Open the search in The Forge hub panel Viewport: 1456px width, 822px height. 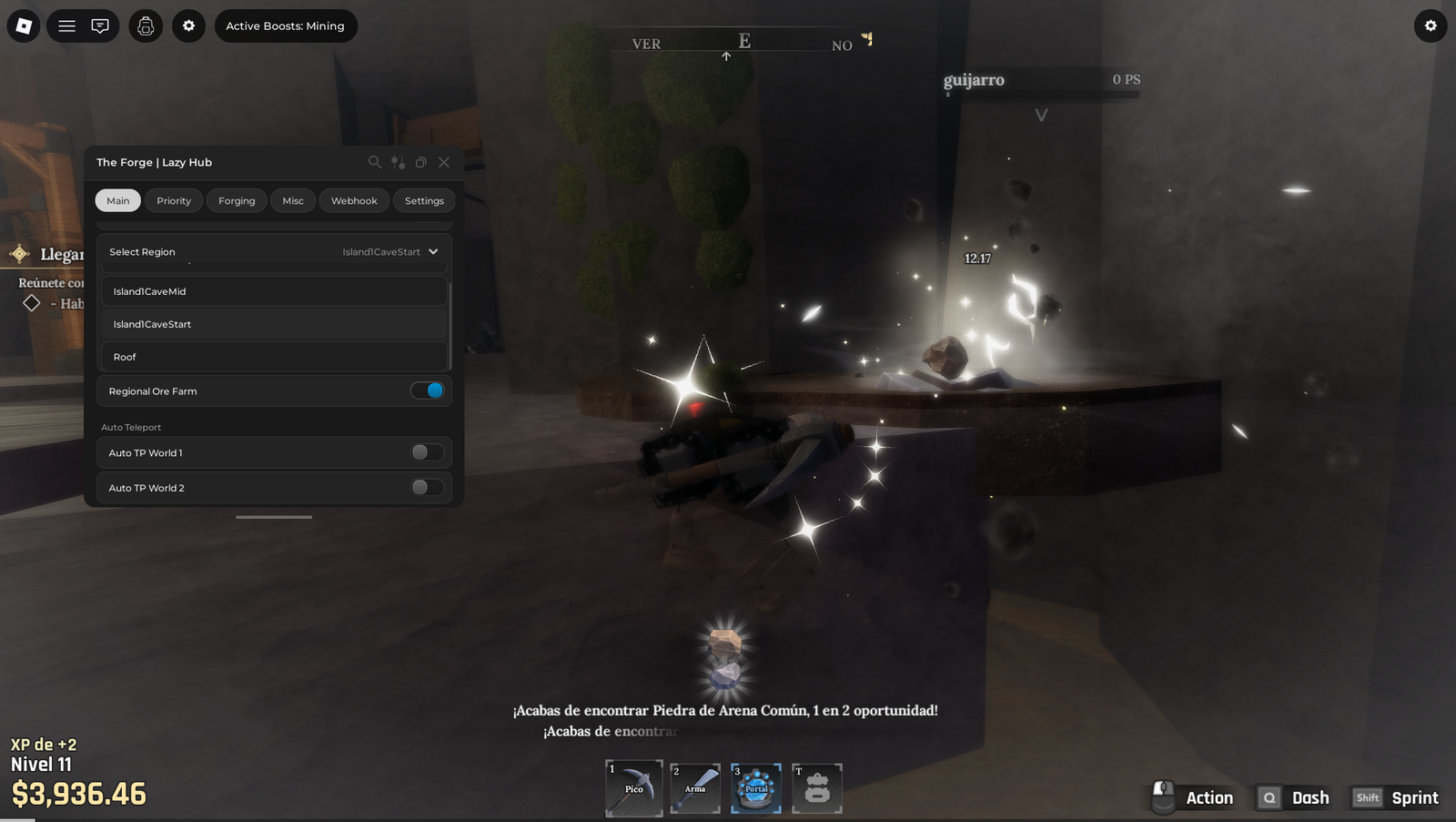pos(375,162)
